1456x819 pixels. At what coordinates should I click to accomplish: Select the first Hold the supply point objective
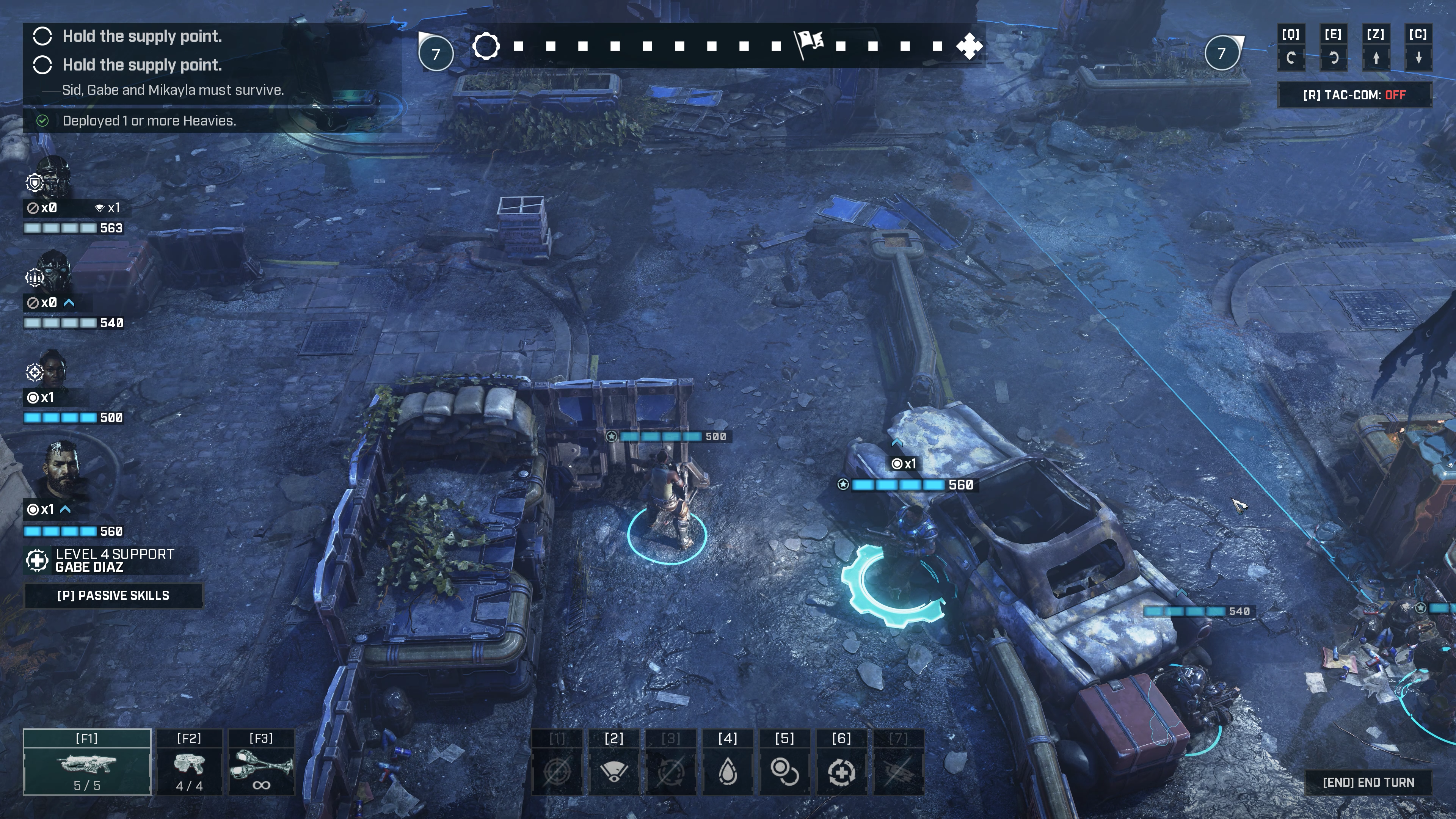coord(141,36)
